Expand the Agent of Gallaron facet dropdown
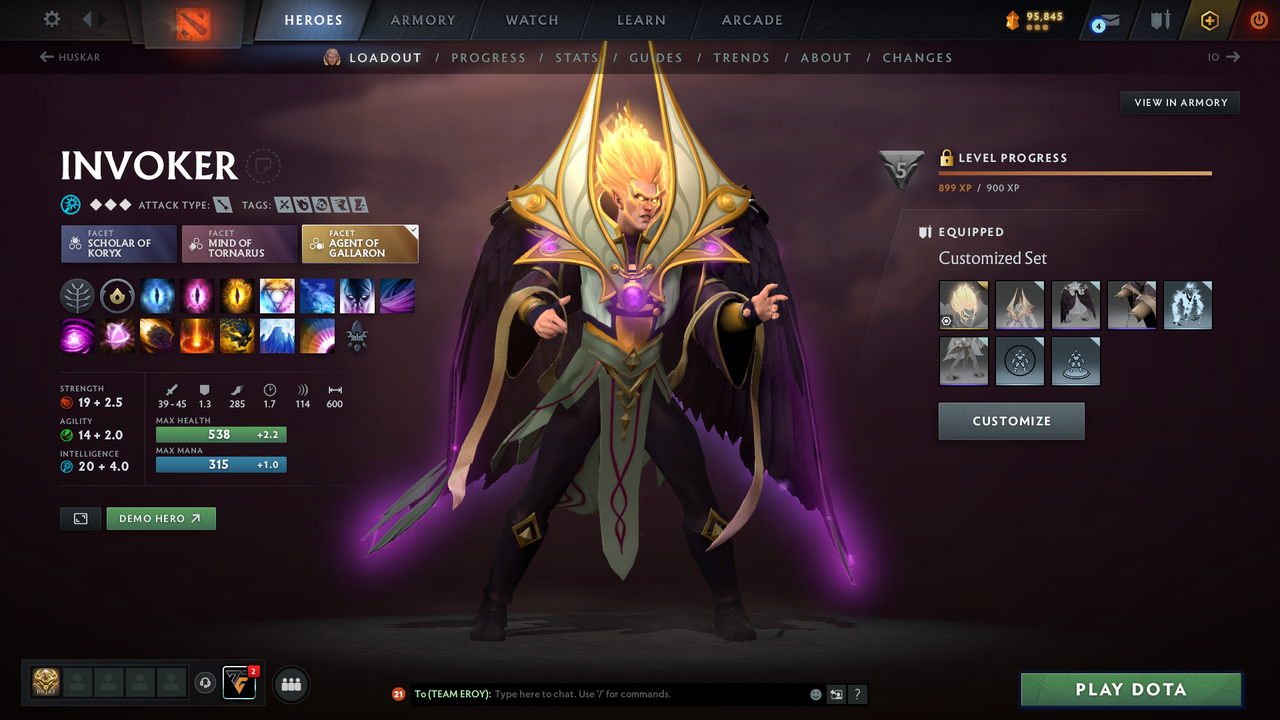Image resolution: width=1280 pixels, height=720 pixels. pyautogui.click(x=410, y=232)
